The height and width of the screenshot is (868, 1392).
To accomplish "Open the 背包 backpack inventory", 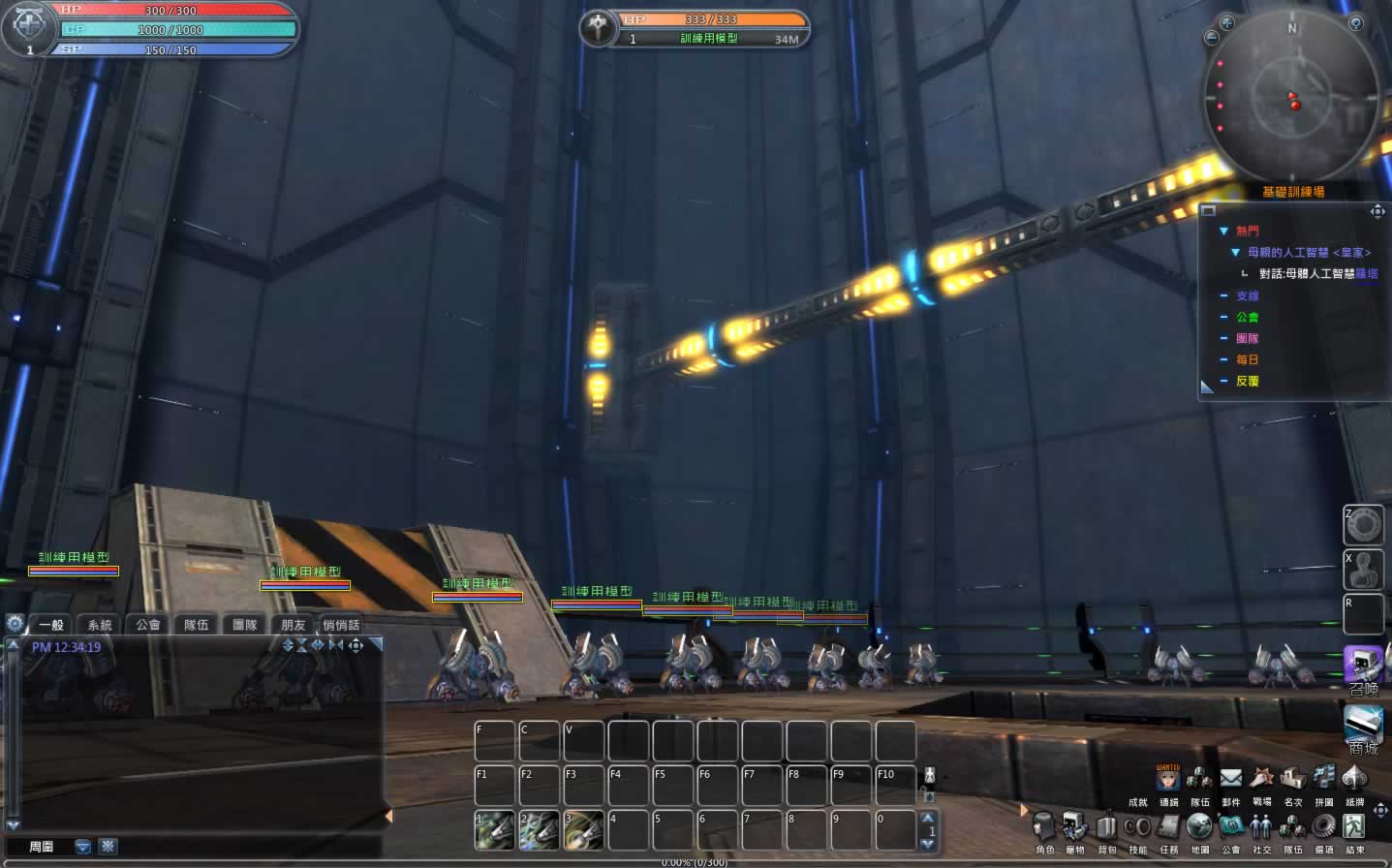I will (1106, 828).
